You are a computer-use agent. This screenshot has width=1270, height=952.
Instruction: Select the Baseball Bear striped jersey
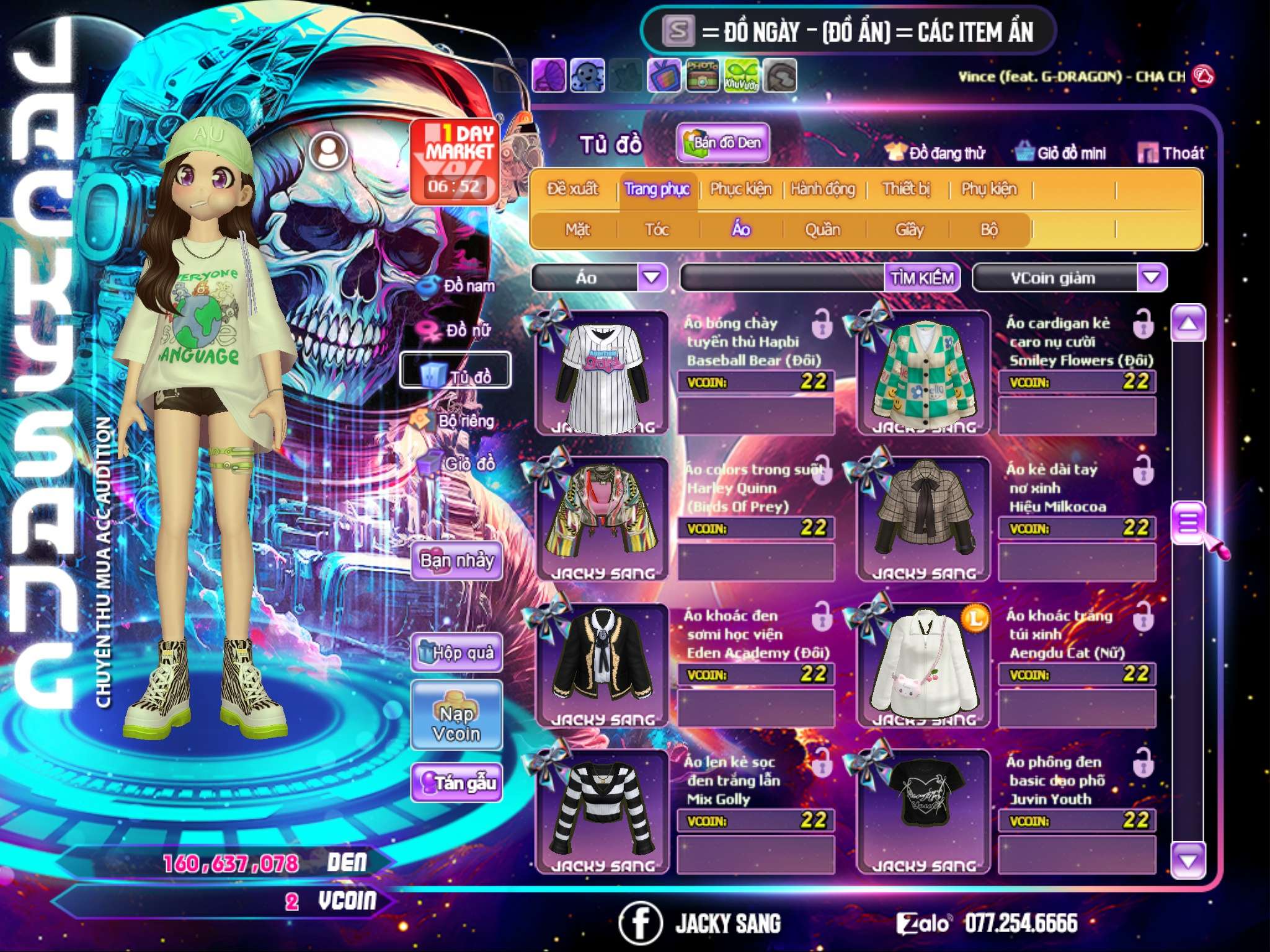tap(602, 374)
